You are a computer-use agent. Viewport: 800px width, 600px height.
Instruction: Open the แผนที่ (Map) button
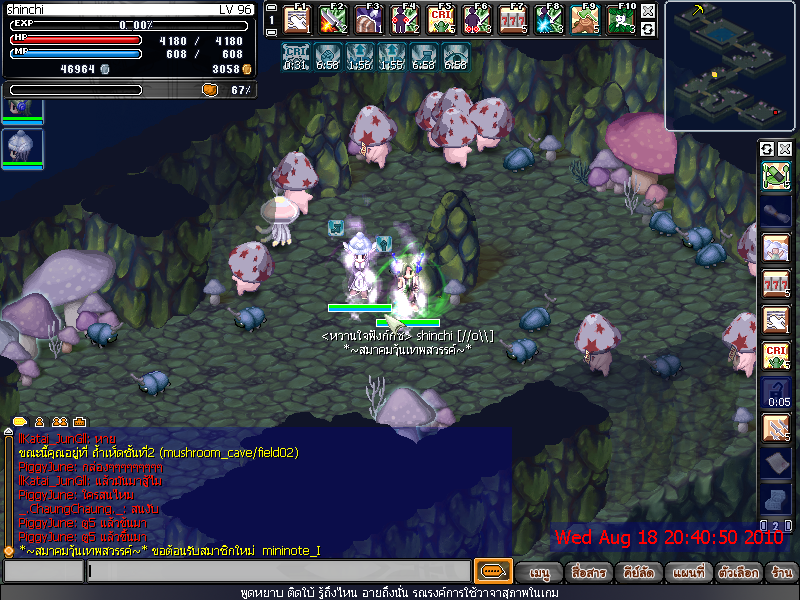688,573
